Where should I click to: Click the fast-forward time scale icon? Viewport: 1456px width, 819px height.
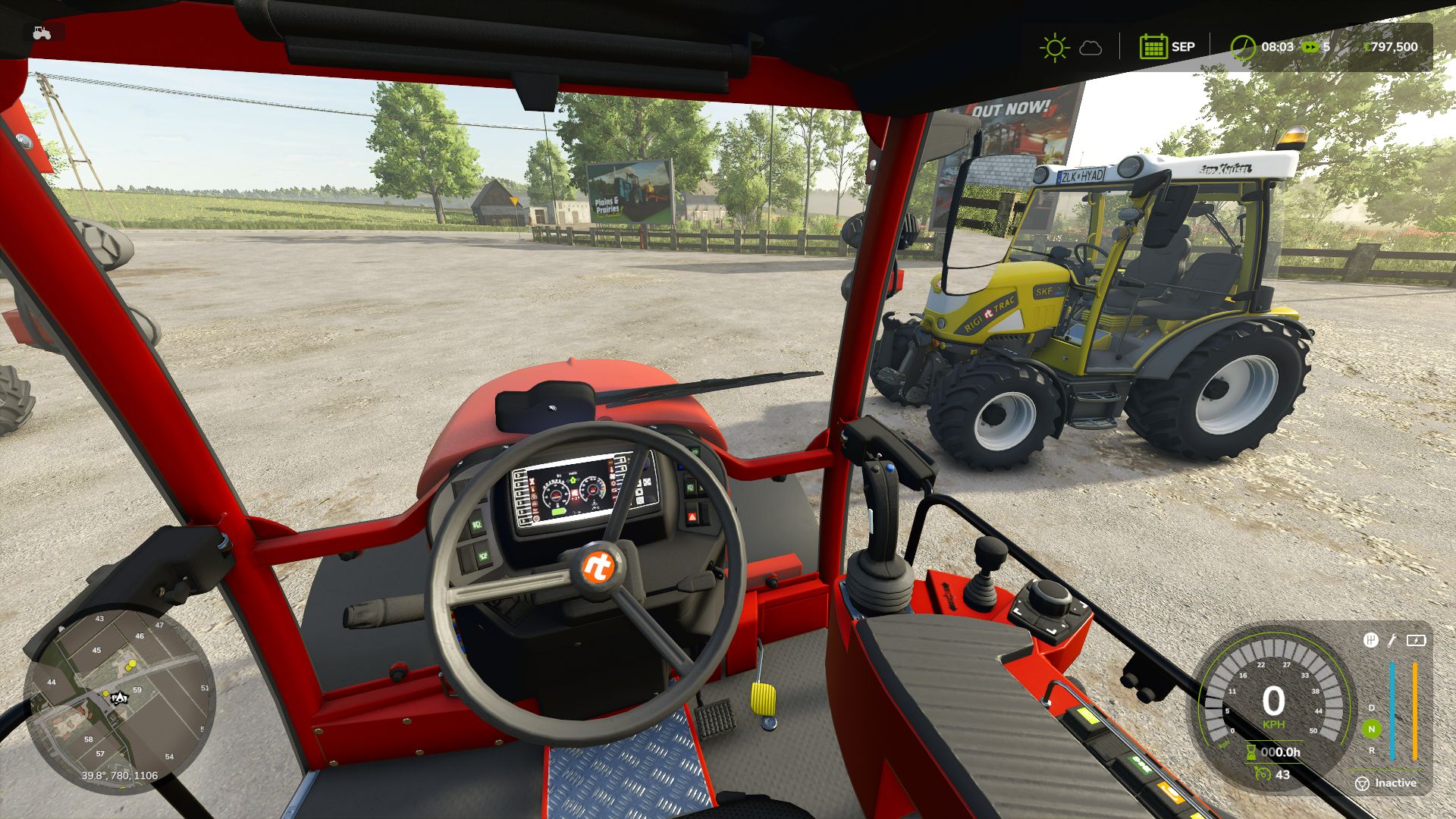[1310, 47]
